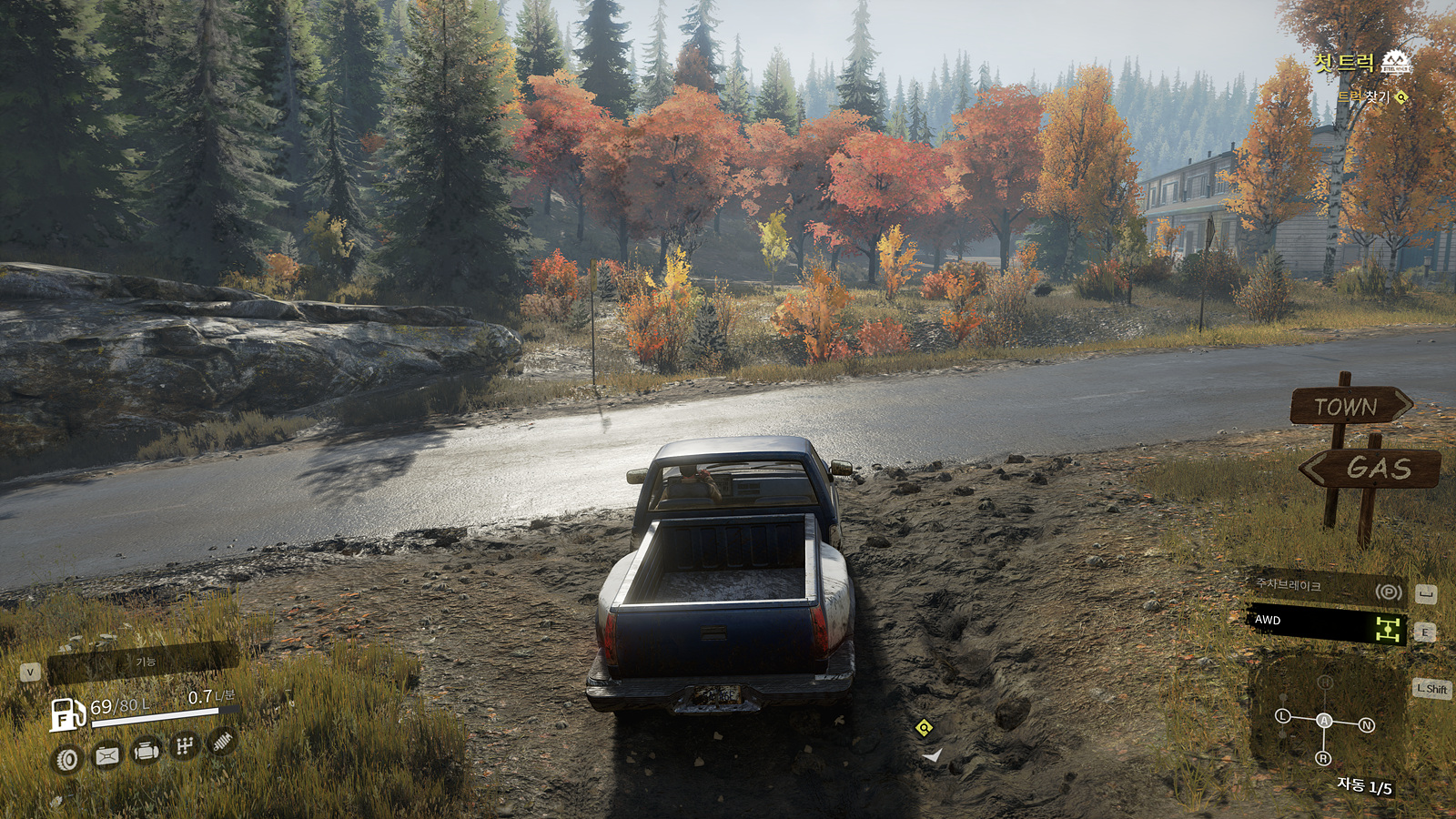Select the gearbox status icon
This screenshot has height=819, width=1456.
[x=185, y=747]
